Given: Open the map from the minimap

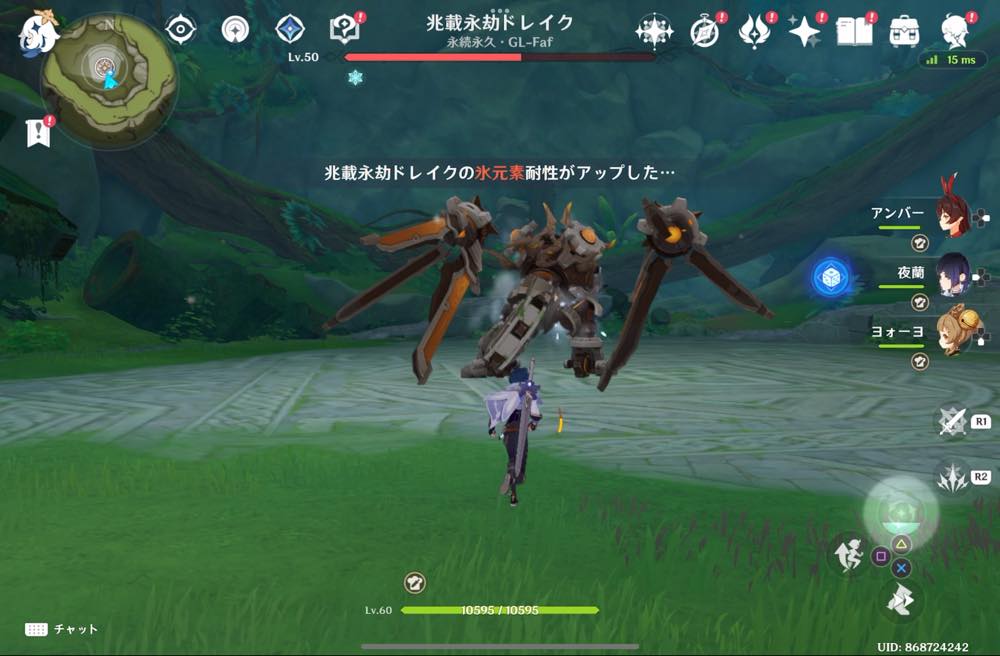Looking at the screenshot, I should point(108,78).
